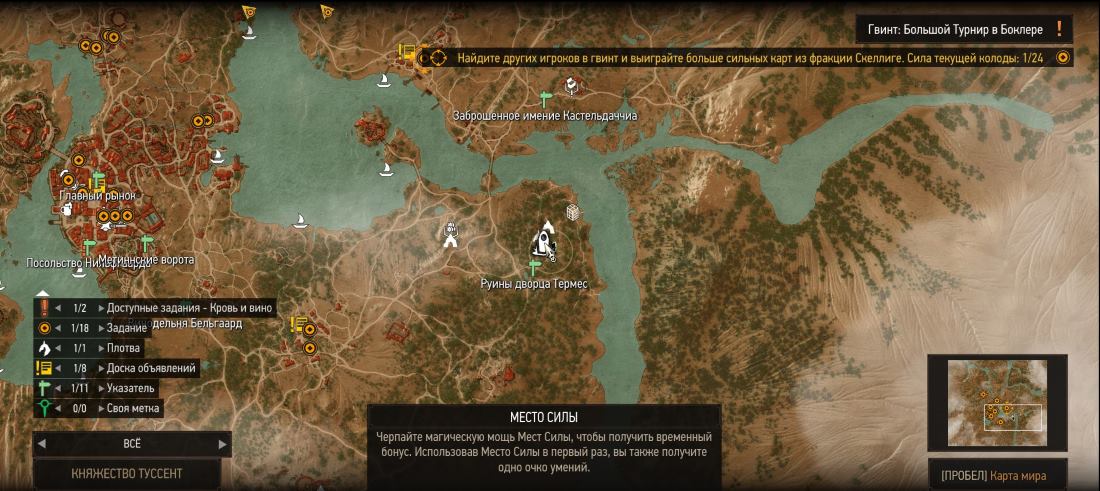Click left arrow beside the ВСЁ filter
The image size is (1100, 491).
[42, 443]
